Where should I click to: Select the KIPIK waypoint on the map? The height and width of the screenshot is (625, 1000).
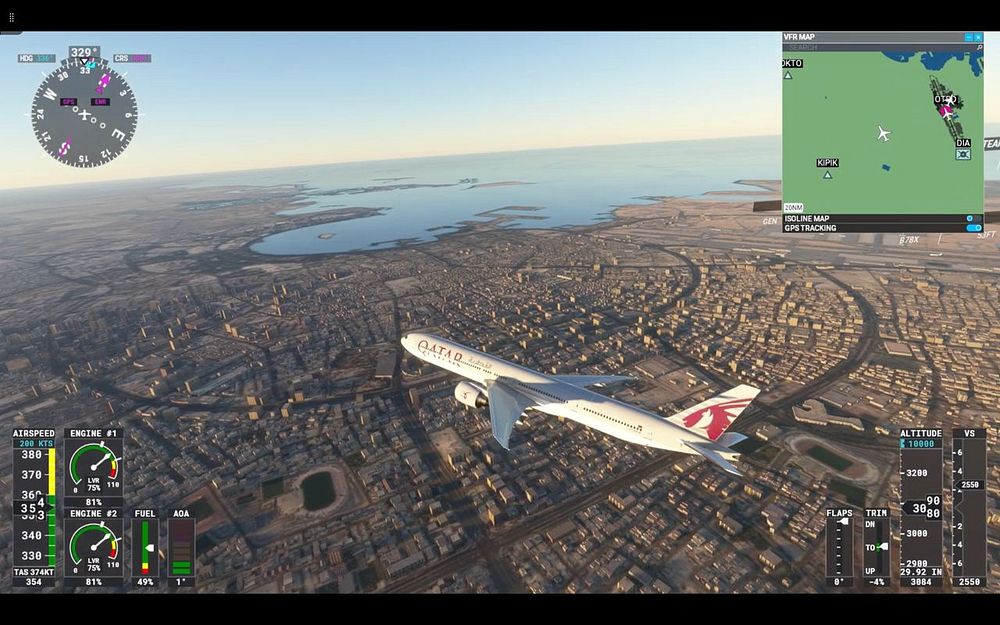(827, 174)
